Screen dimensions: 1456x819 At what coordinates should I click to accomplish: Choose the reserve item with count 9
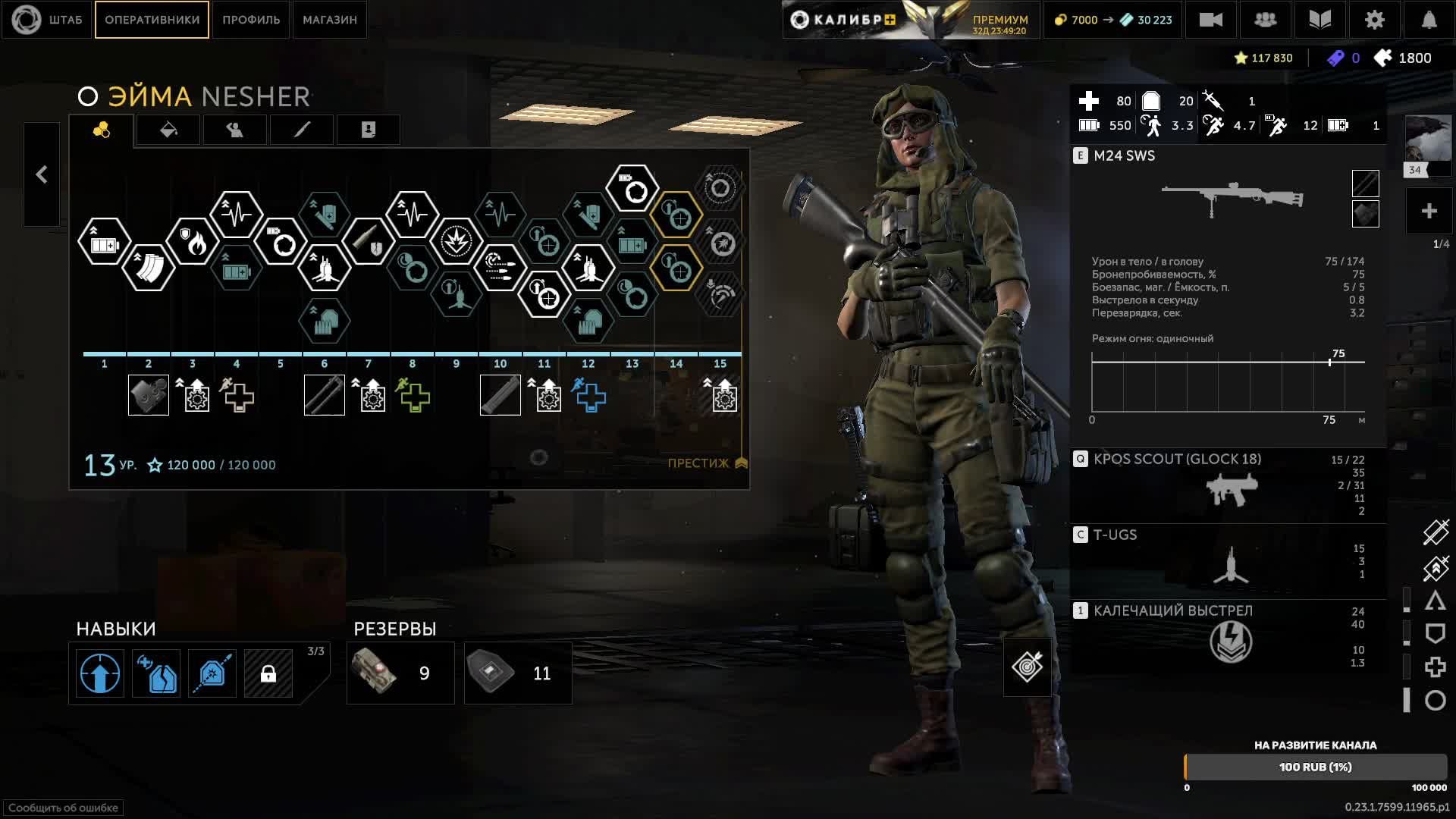[400, 673]
